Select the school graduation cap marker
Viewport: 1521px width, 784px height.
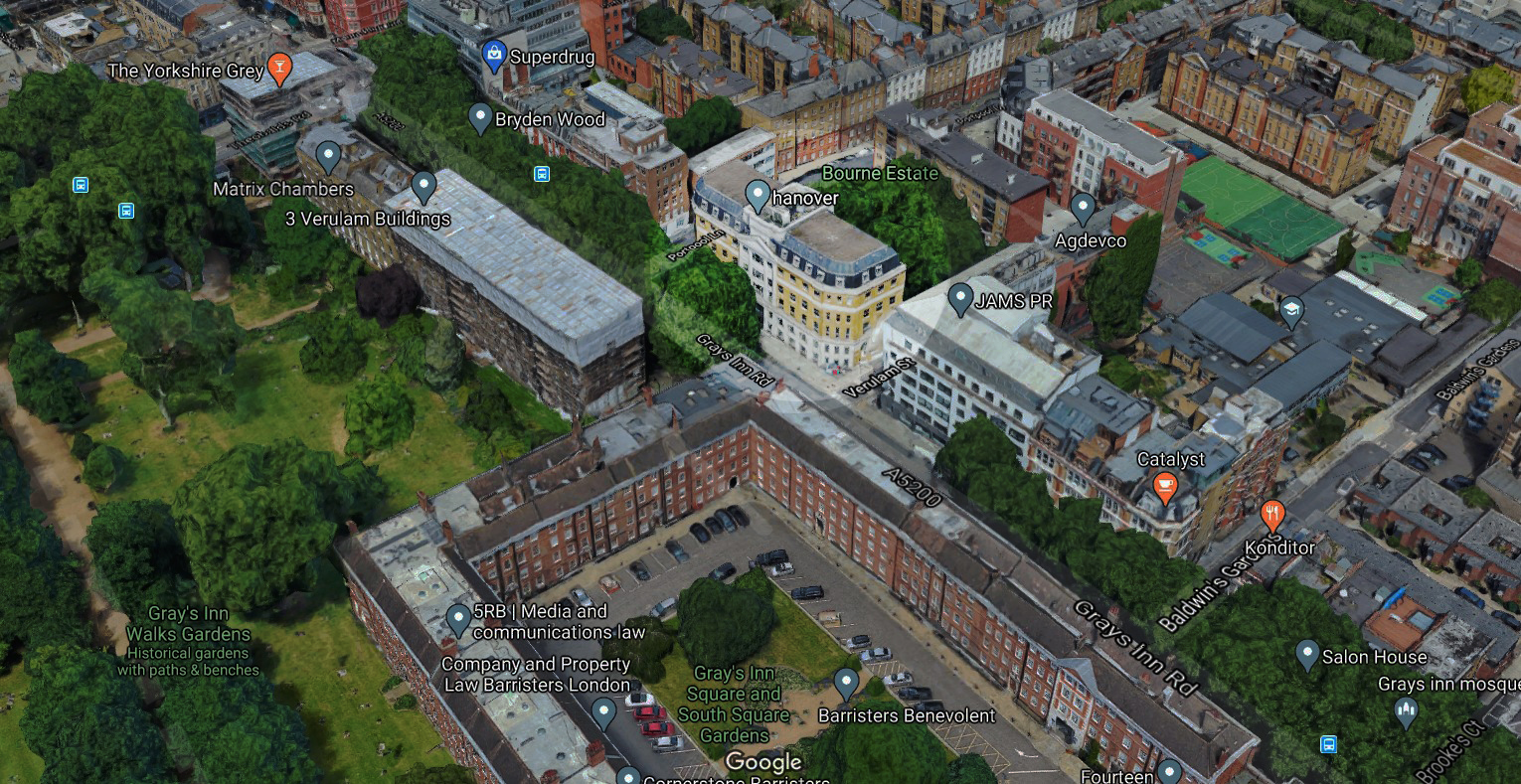click(1290, 311)
